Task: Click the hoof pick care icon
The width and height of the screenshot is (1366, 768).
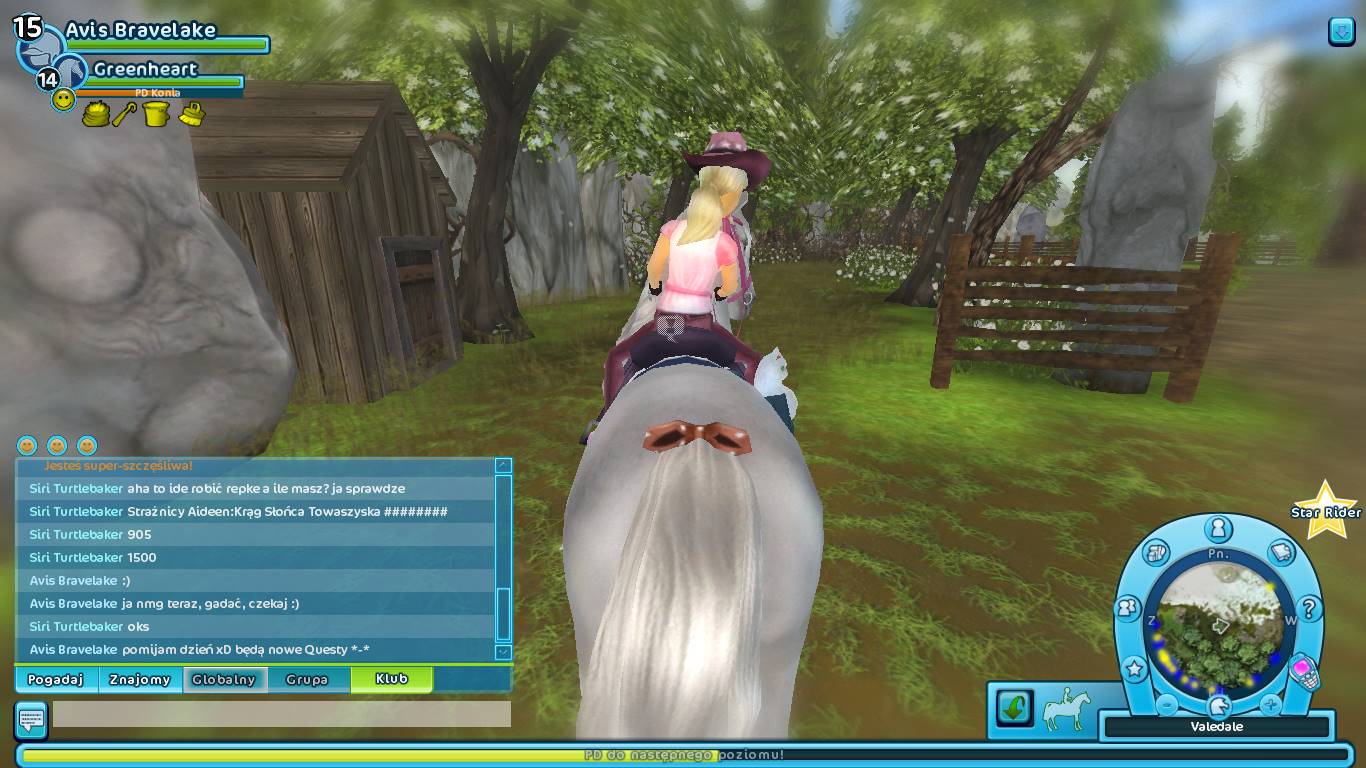Action: coord(124,113)
